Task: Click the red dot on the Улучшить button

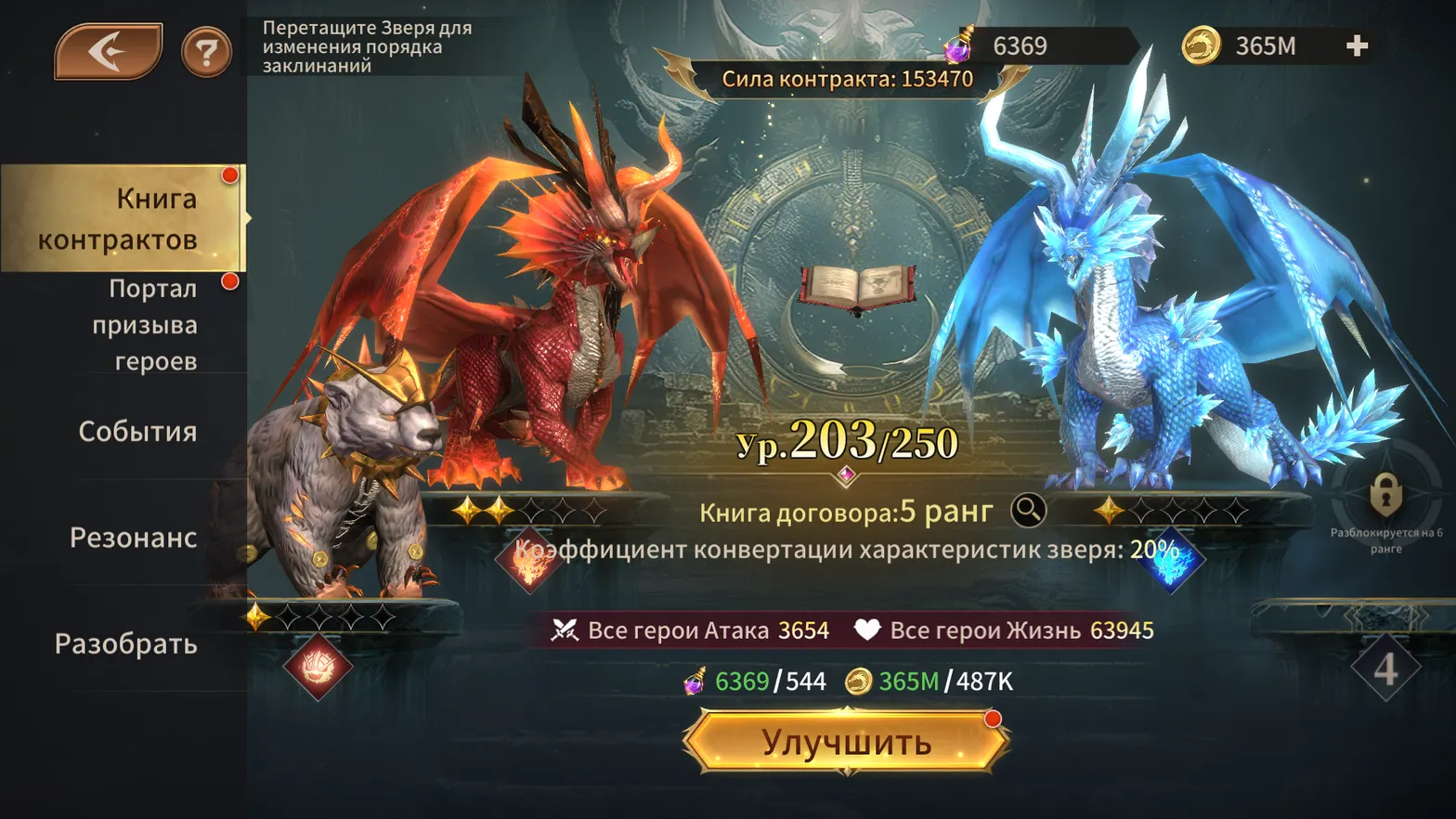Action: click(x=991, y=717)
